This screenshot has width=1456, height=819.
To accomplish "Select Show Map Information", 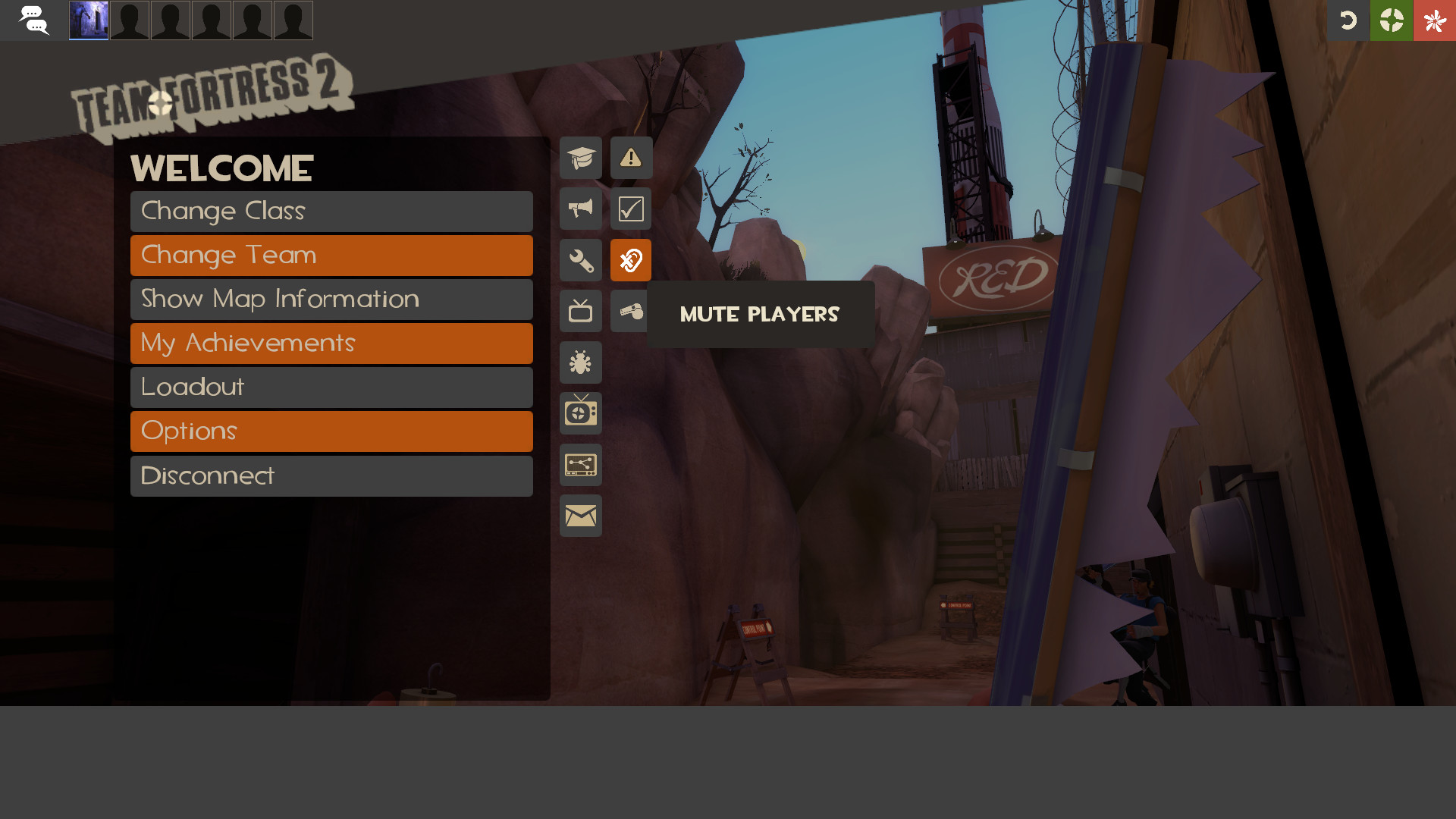I will (x=331, y=299).
